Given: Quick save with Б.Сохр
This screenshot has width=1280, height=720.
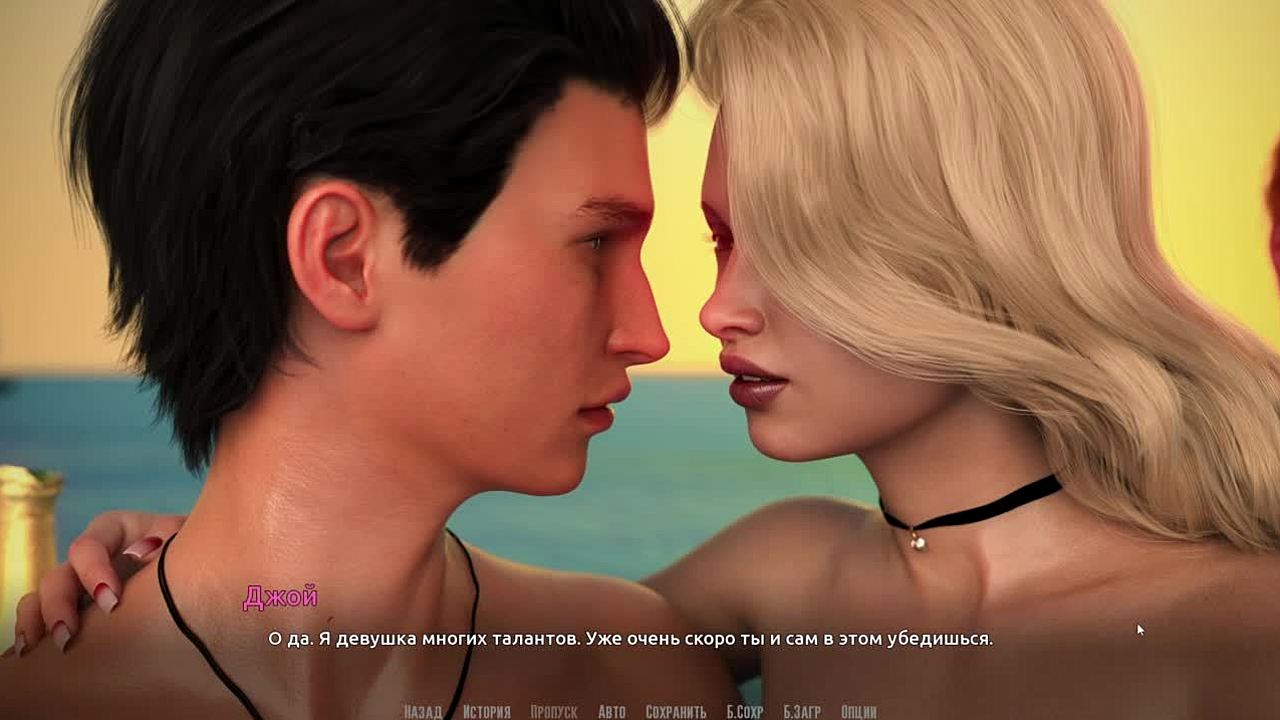Looking at the screenshot, I should [x=744, y=712].
